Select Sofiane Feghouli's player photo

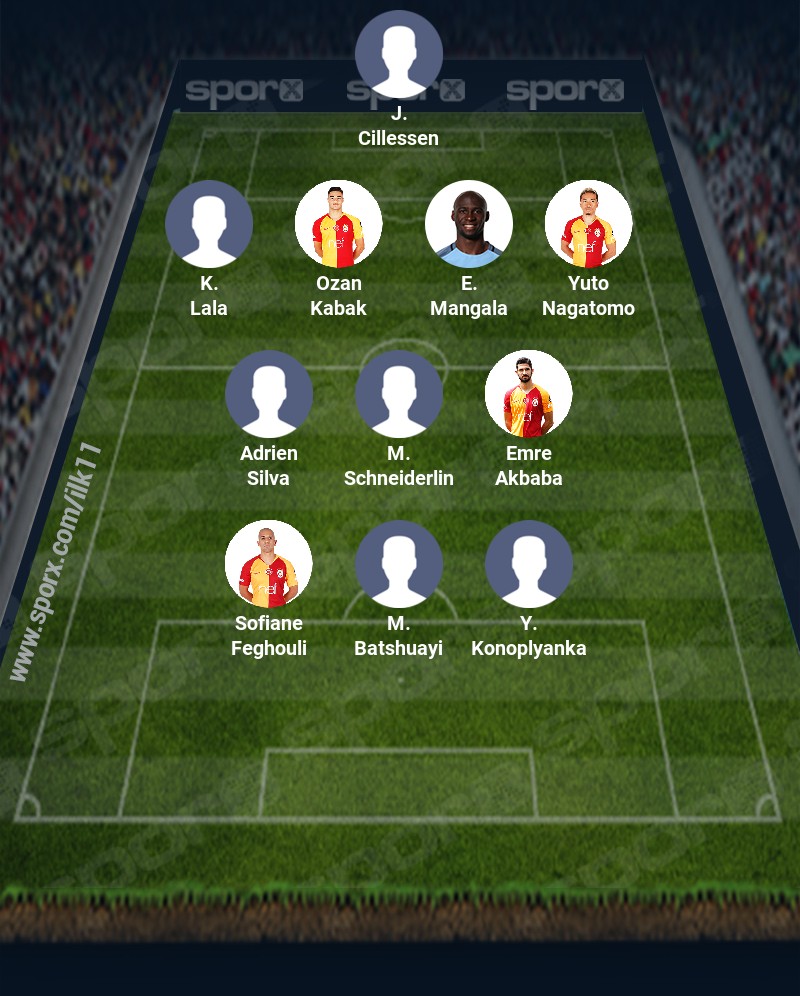click(x=269, y=564)
